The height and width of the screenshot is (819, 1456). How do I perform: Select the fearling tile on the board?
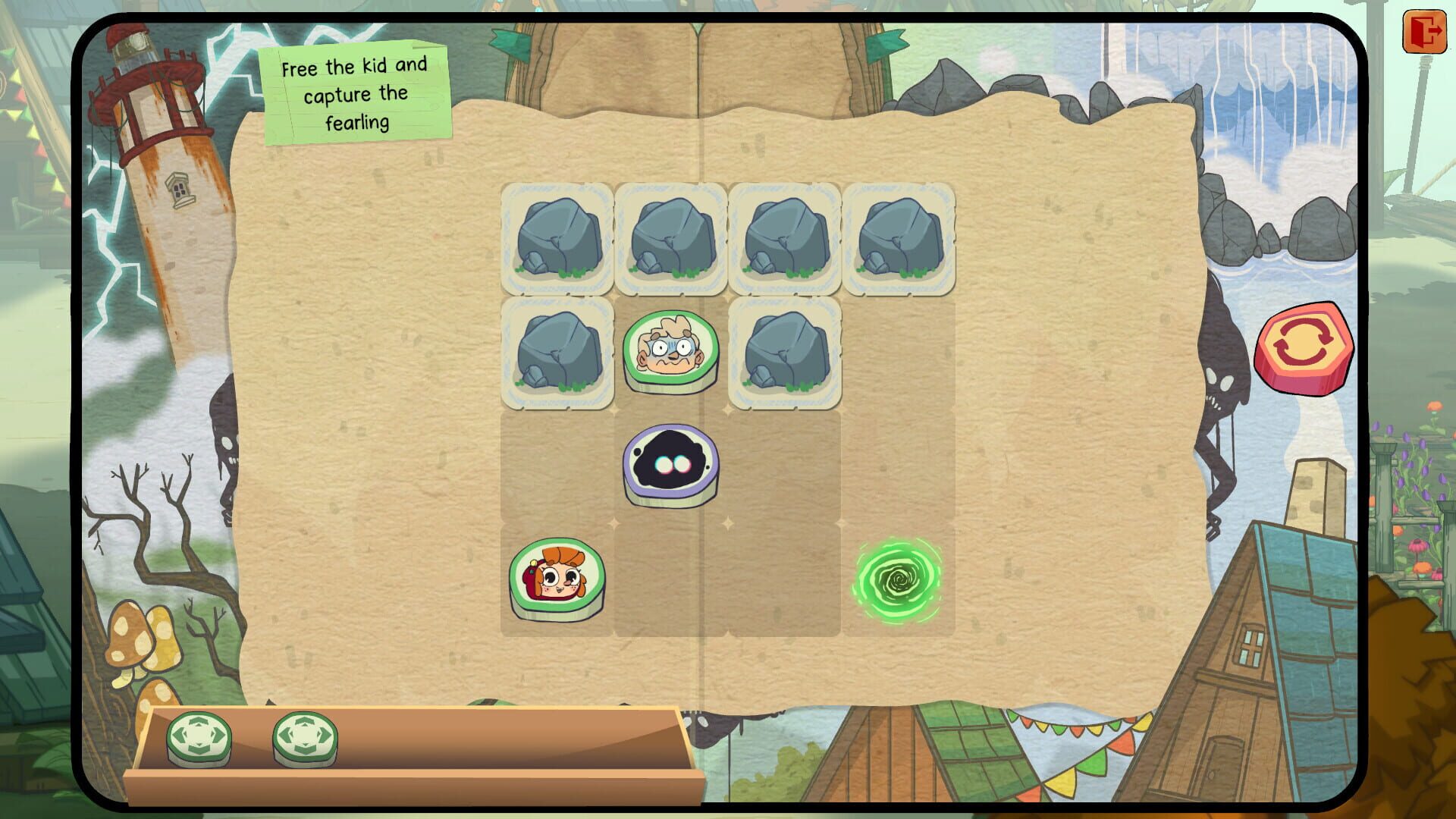pyautogui.click(x=671, y=465)
